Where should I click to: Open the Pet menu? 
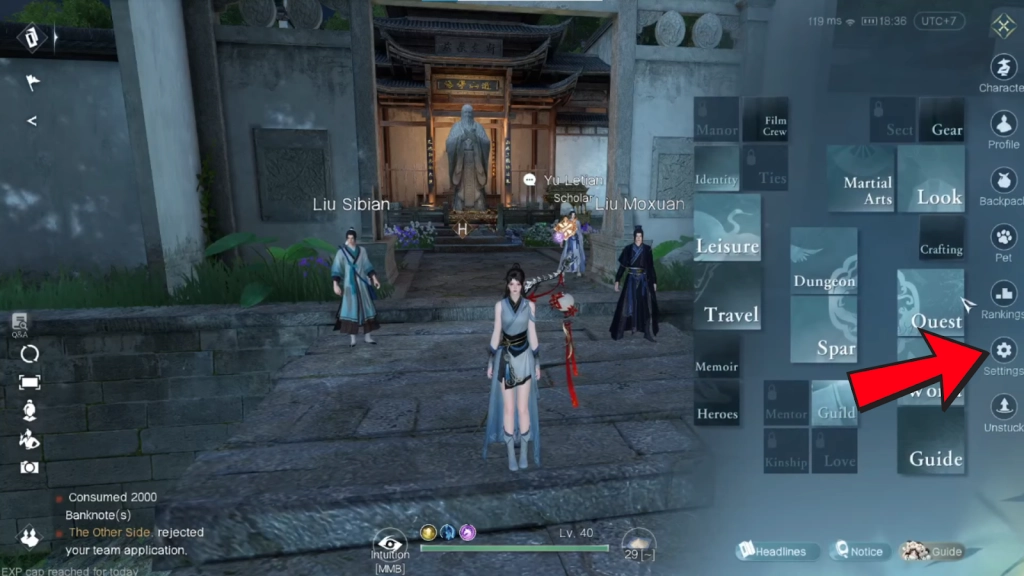coord(1003,238)
